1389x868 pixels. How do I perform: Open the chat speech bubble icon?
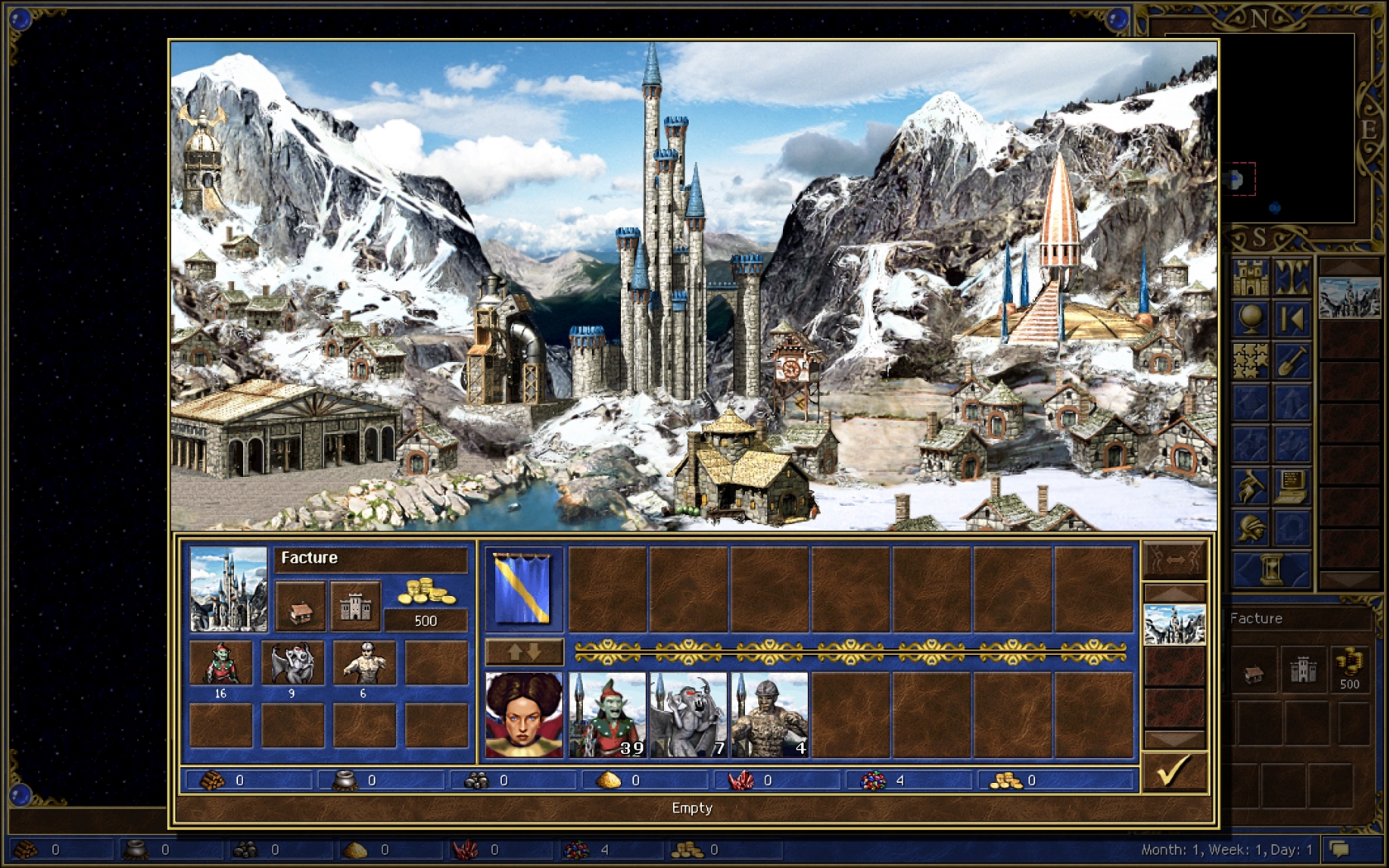[1339, 849]
